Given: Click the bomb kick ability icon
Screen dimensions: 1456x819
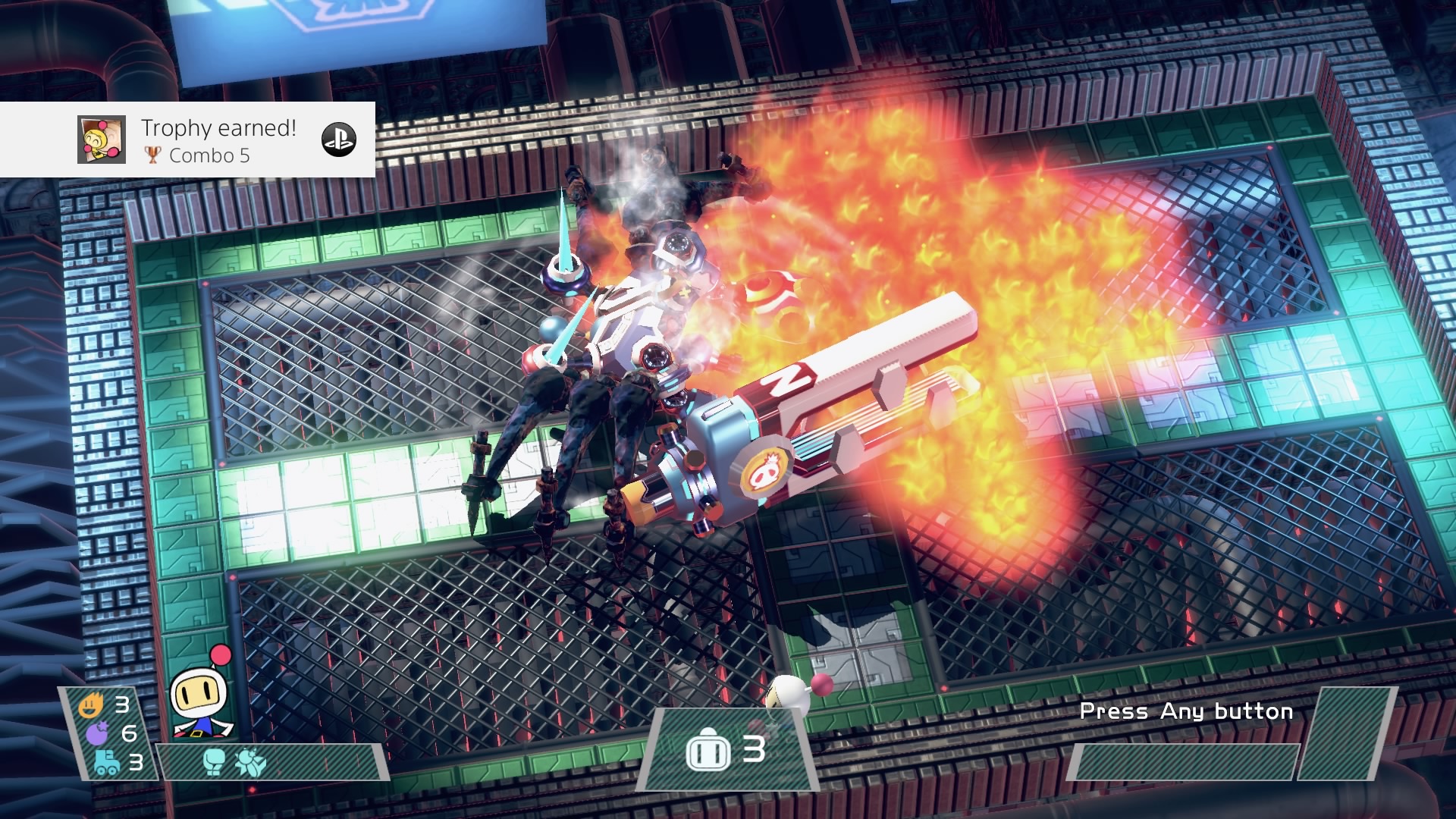Looking at the screenshot, I should [250, 762].
